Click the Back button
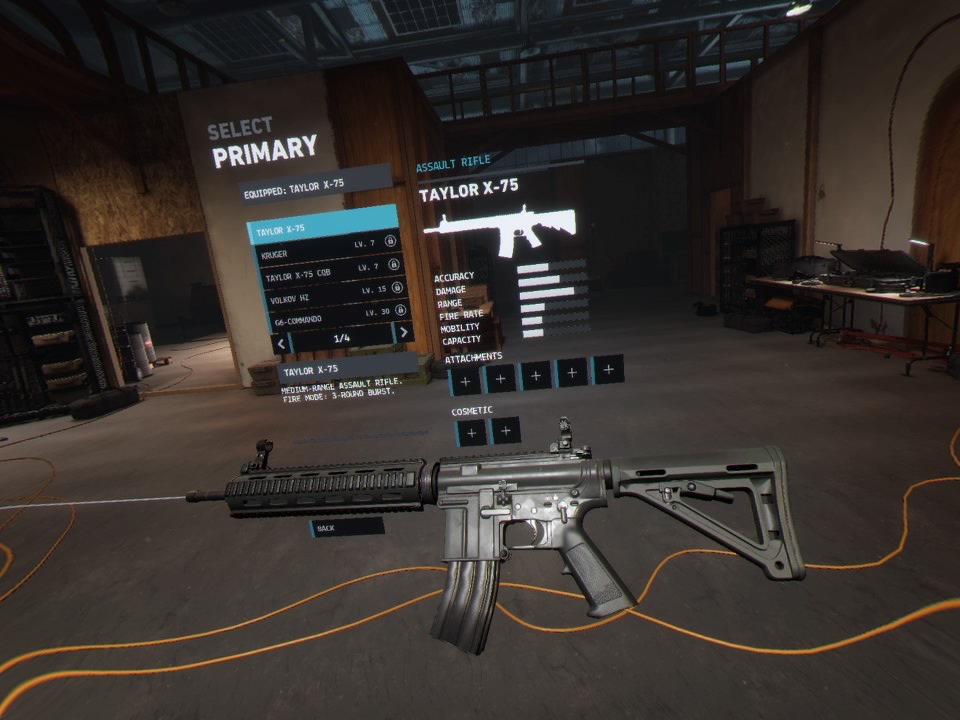Viewport: 960px width, 720px height. (x=346, y=527)
